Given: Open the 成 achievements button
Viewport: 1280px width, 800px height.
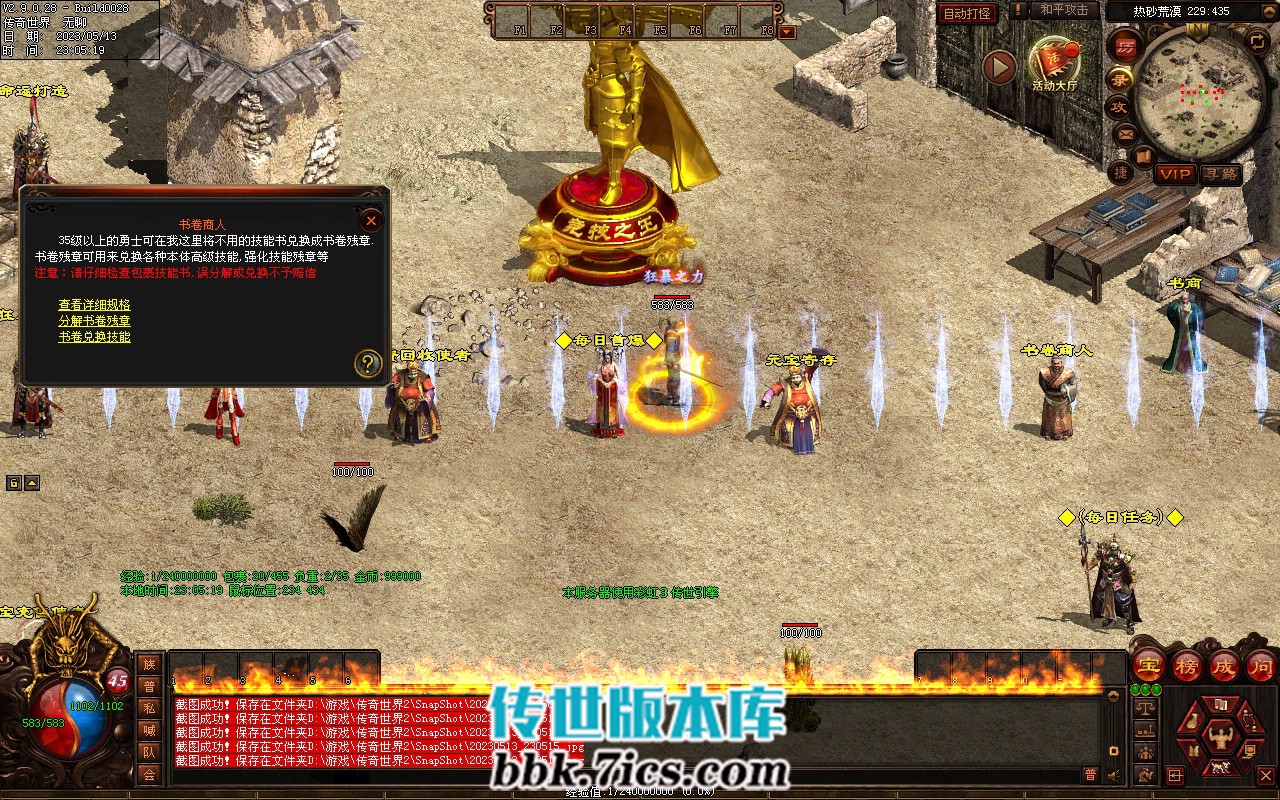Looking at the screenshot, I should click(1224, 666).
